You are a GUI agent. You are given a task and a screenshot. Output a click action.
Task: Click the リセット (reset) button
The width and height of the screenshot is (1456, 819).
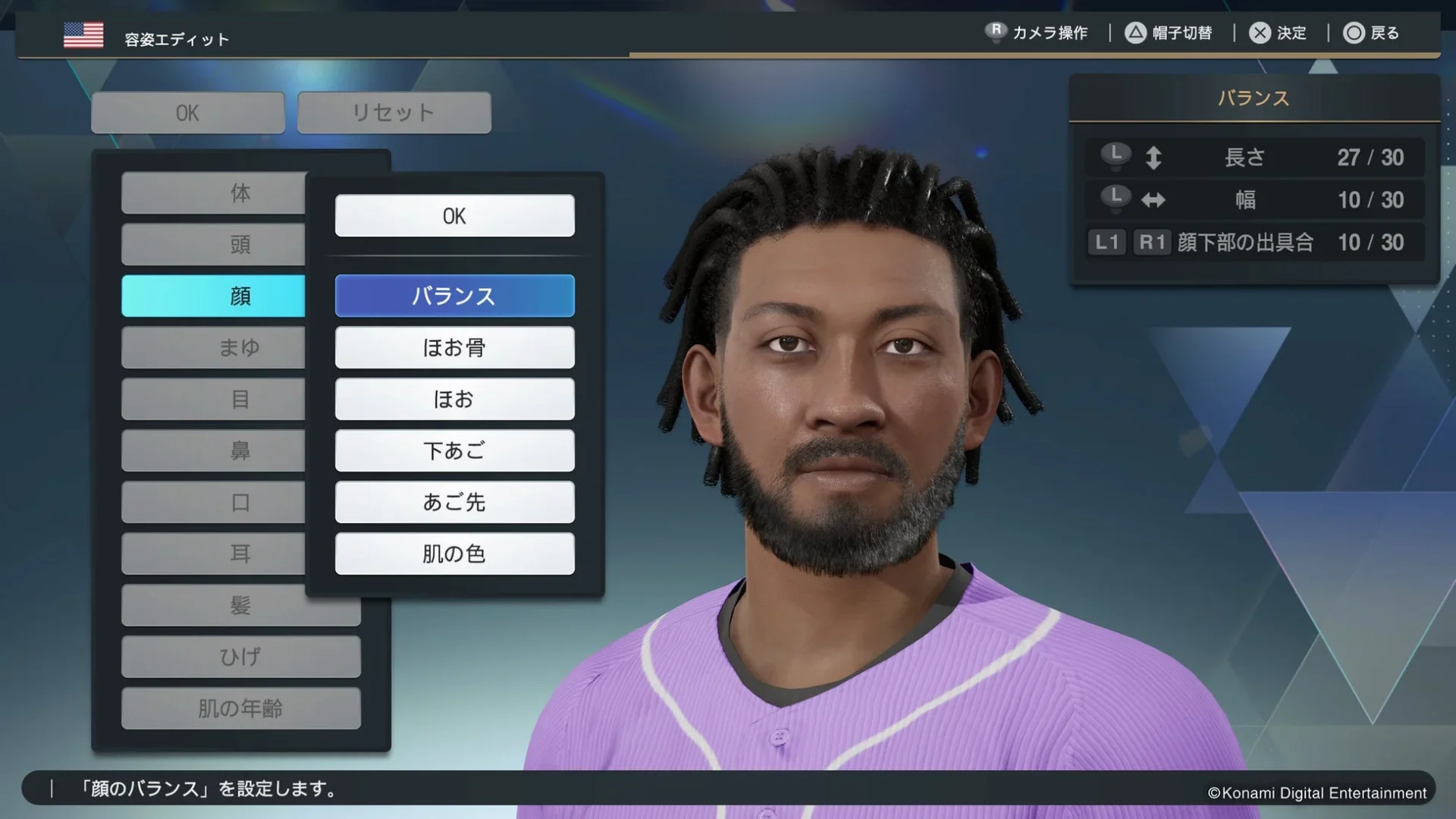tap(393, 112)
